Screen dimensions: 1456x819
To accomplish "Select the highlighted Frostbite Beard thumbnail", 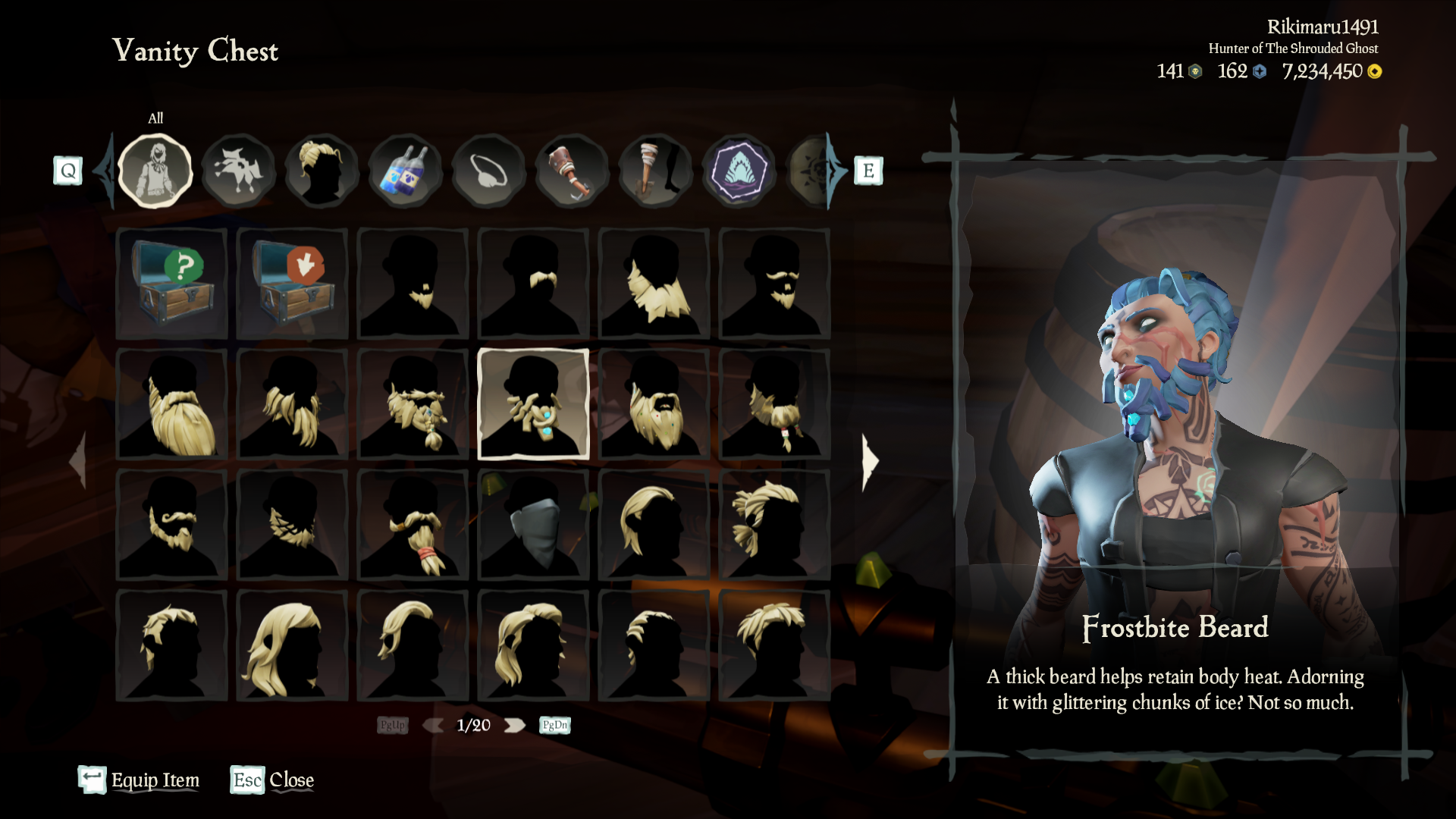I will click(533, 406).
